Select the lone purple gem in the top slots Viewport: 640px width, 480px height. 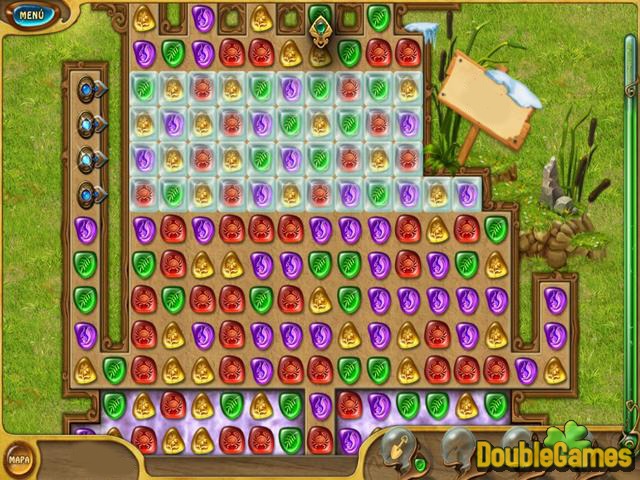(x=203, y=17)
